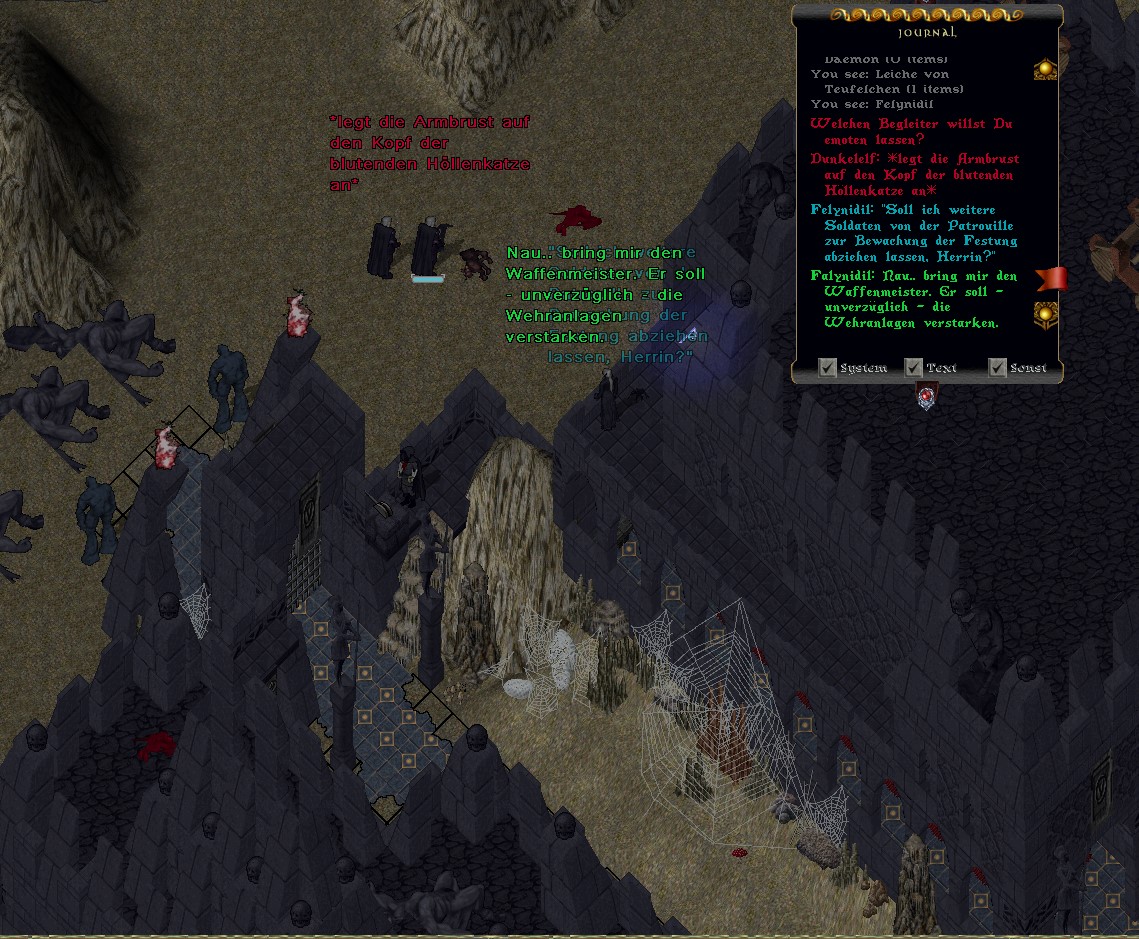Click the Journal scroll title header
The width and height of the screenshot is (1139, 939).
click(x=927, y=32)
